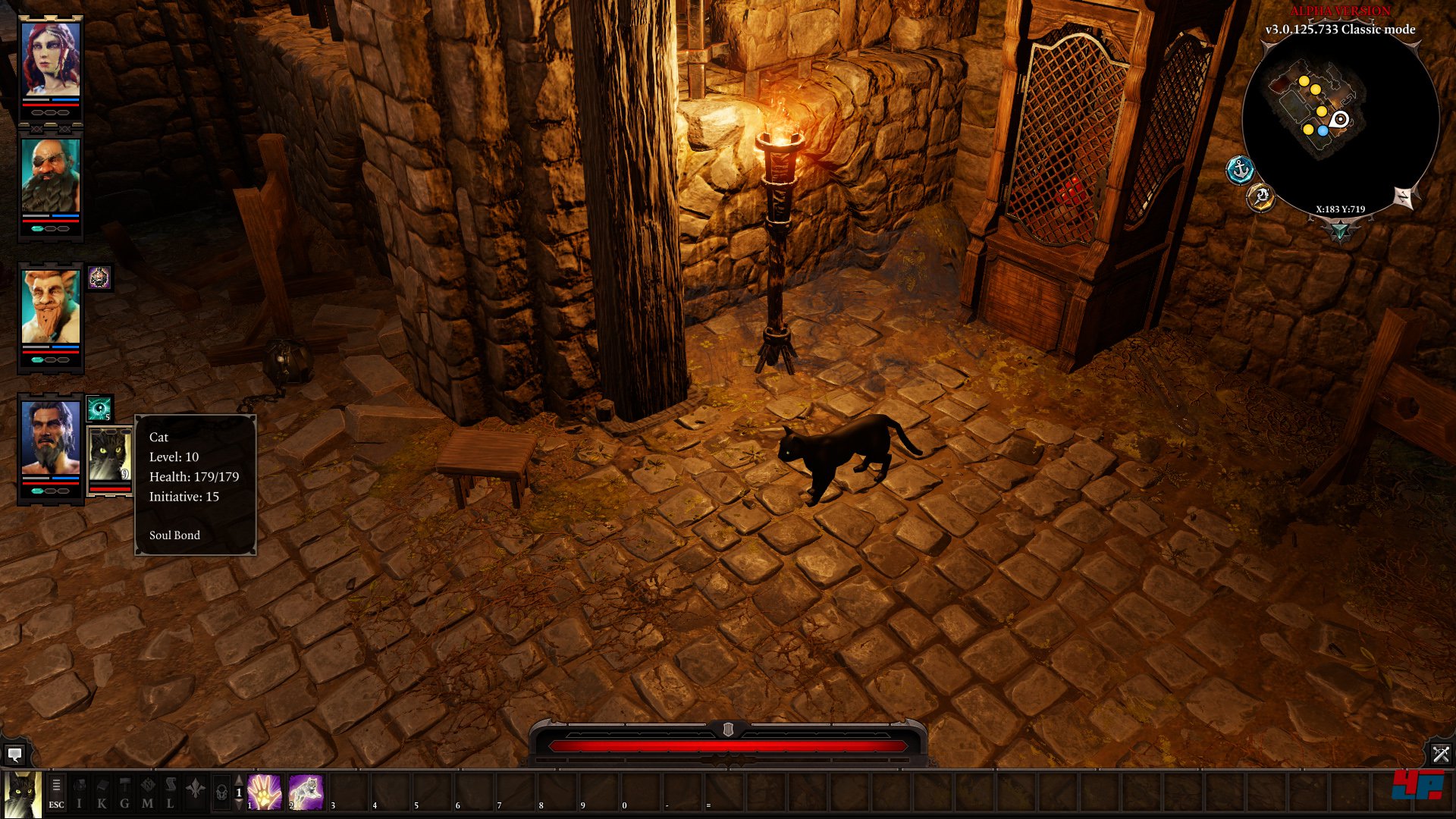This screenshot has width=1456, height=819.
Task: Open the chat speech-bubble button
Action: click(14, 755)
